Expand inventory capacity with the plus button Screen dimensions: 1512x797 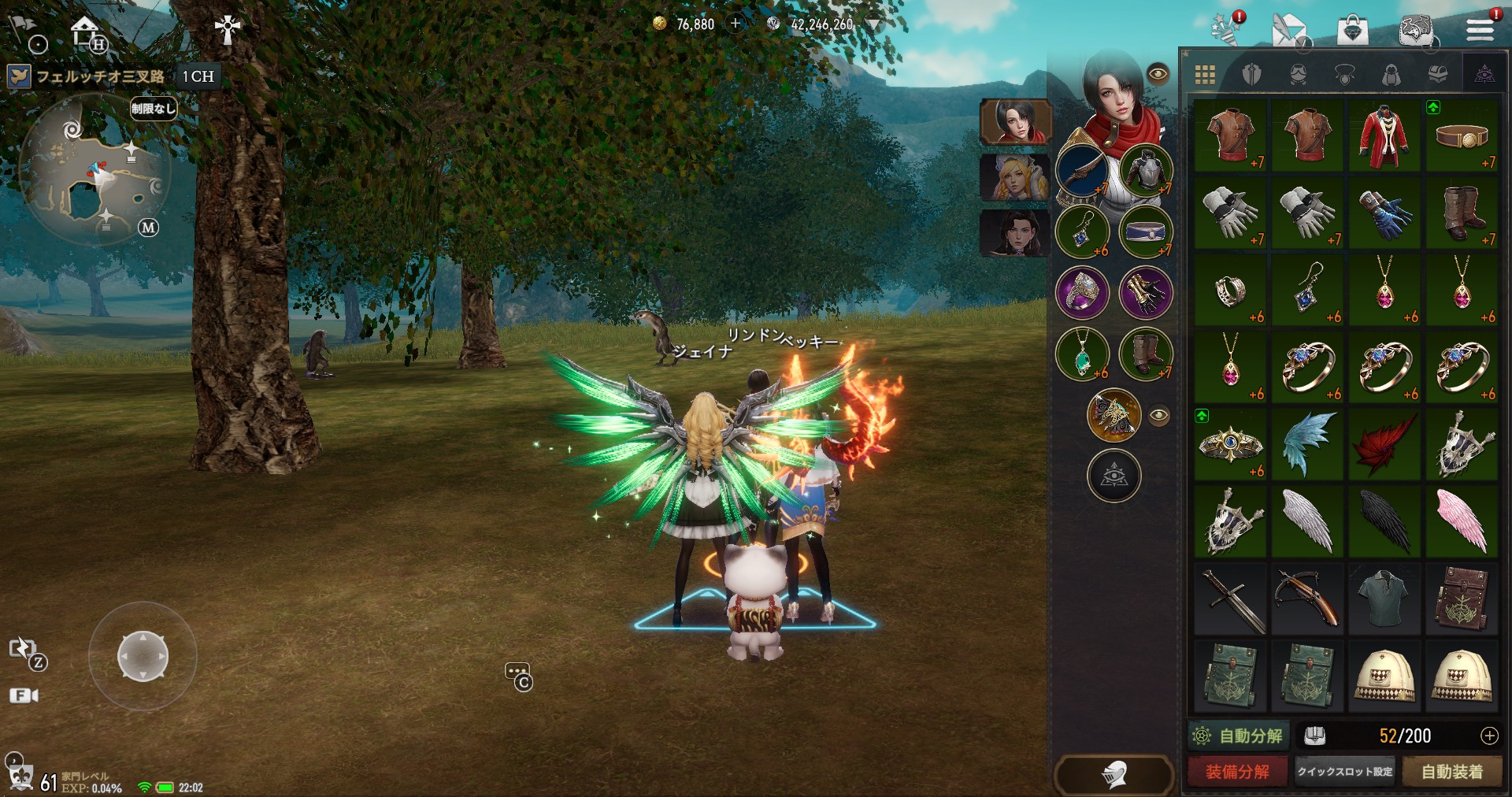(1489, 736)
